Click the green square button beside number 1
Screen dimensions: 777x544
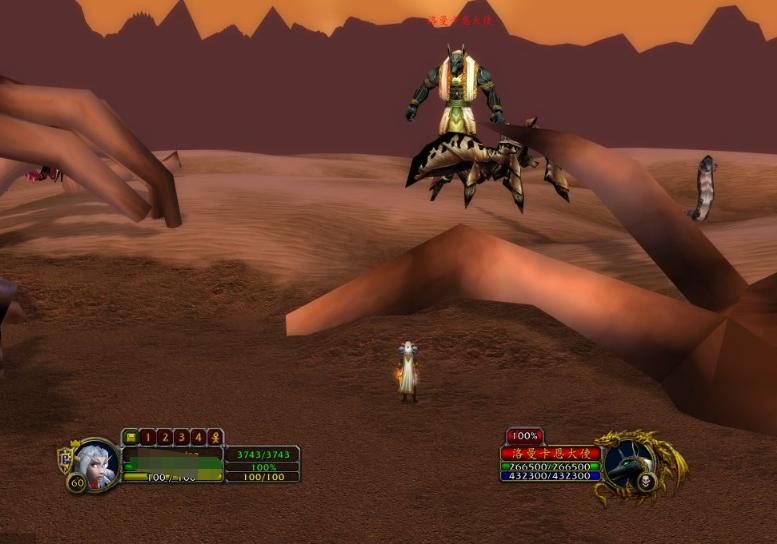tap(131, 437)
